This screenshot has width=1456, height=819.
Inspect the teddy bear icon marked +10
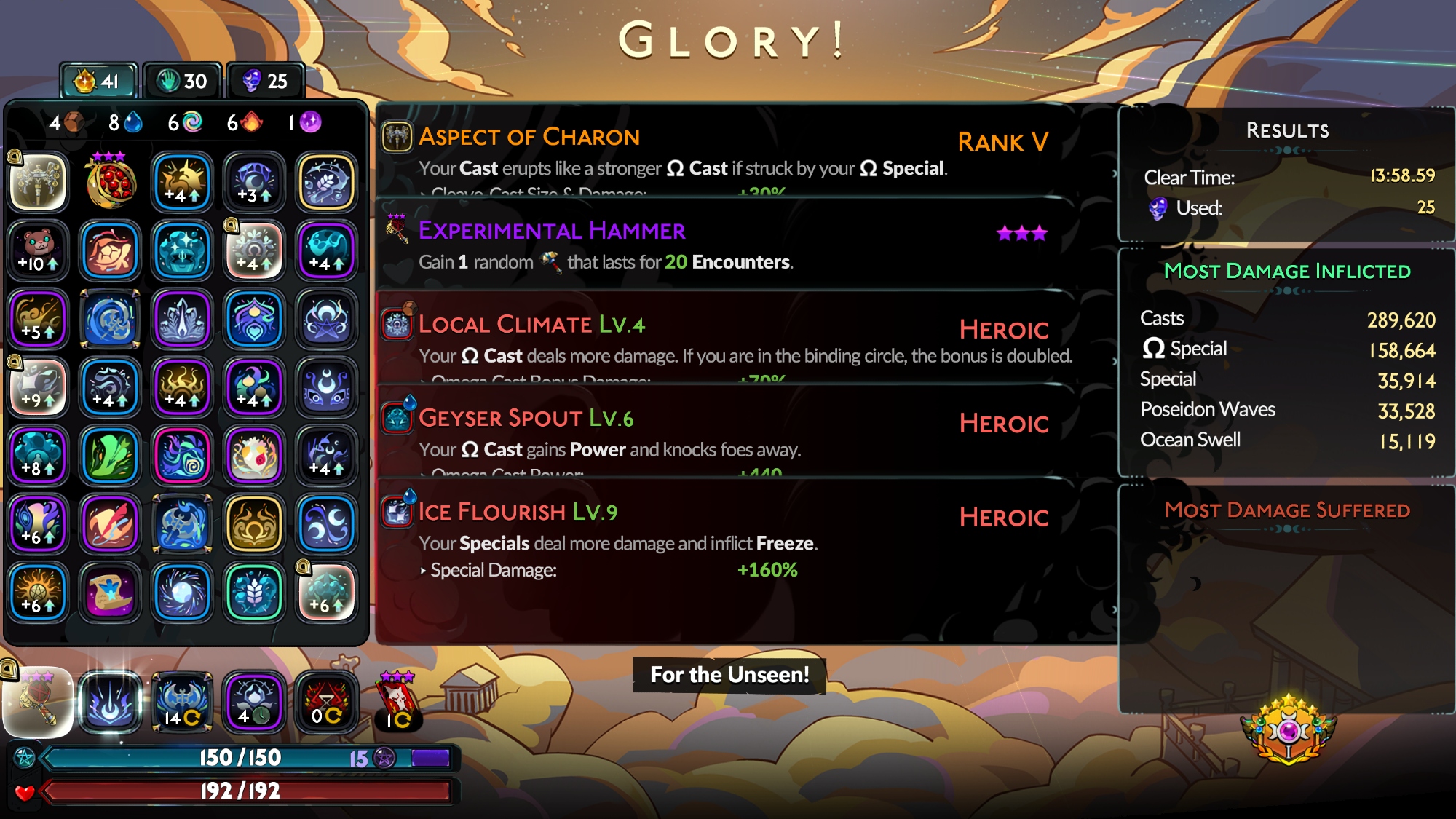39,250
